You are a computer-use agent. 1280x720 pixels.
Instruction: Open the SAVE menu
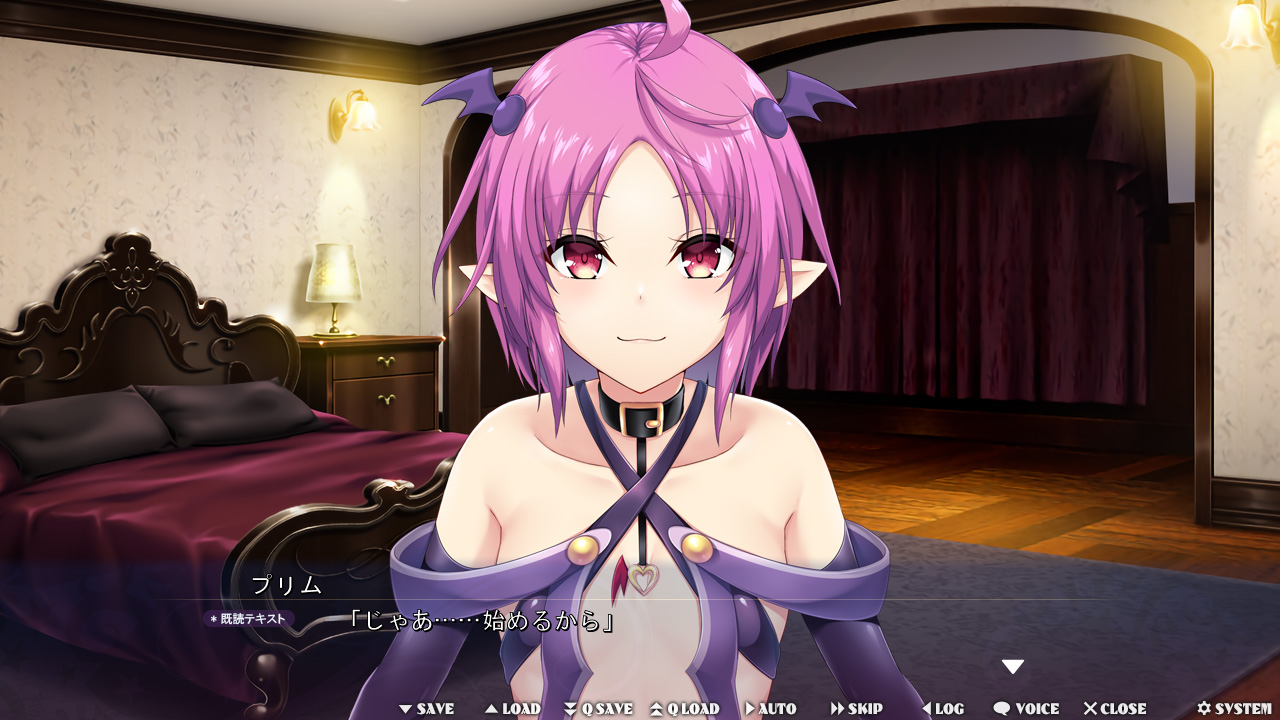click(427, 709)
